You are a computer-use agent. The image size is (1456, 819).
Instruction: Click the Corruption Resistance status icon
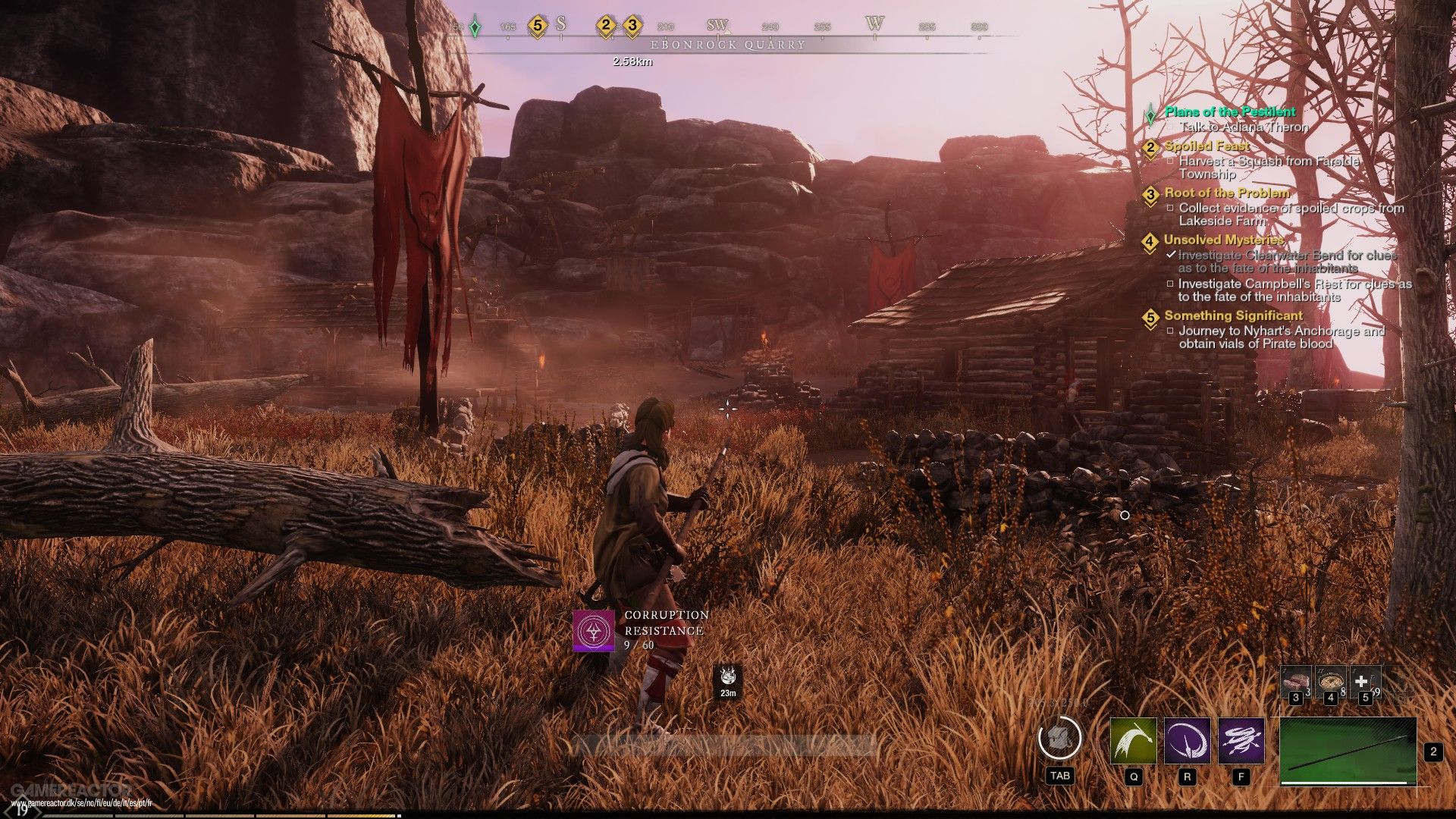pyautogui.click(x=593, y=630)
